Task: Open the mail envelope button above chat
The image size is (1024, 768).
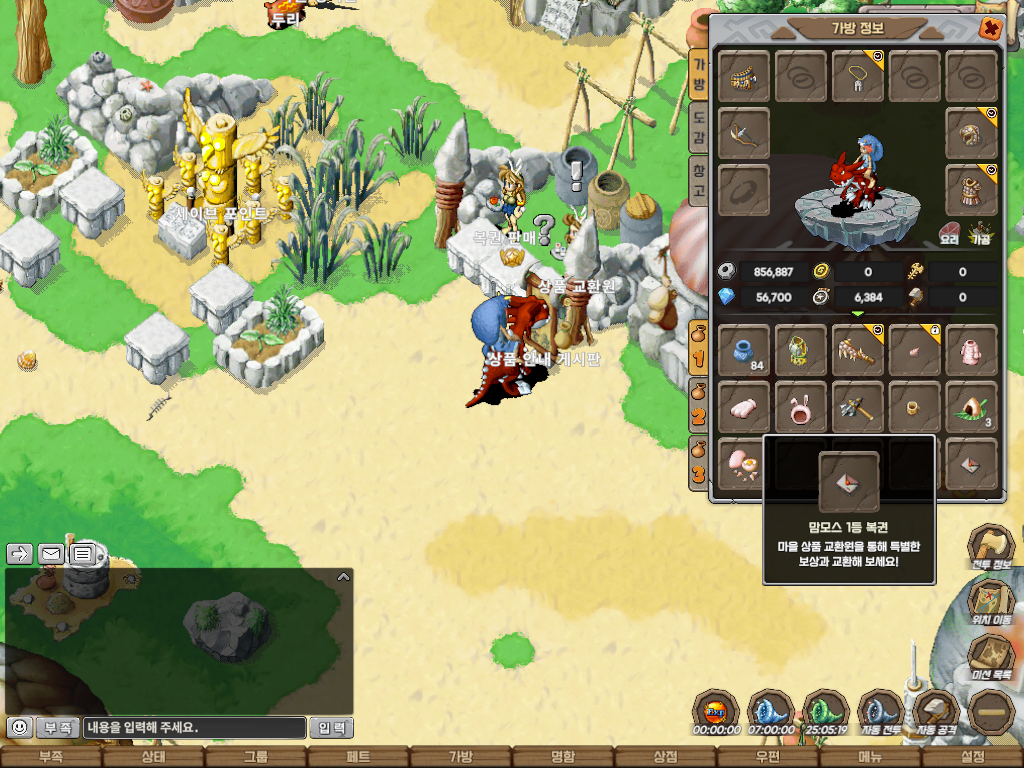Action: coord(50,553)
